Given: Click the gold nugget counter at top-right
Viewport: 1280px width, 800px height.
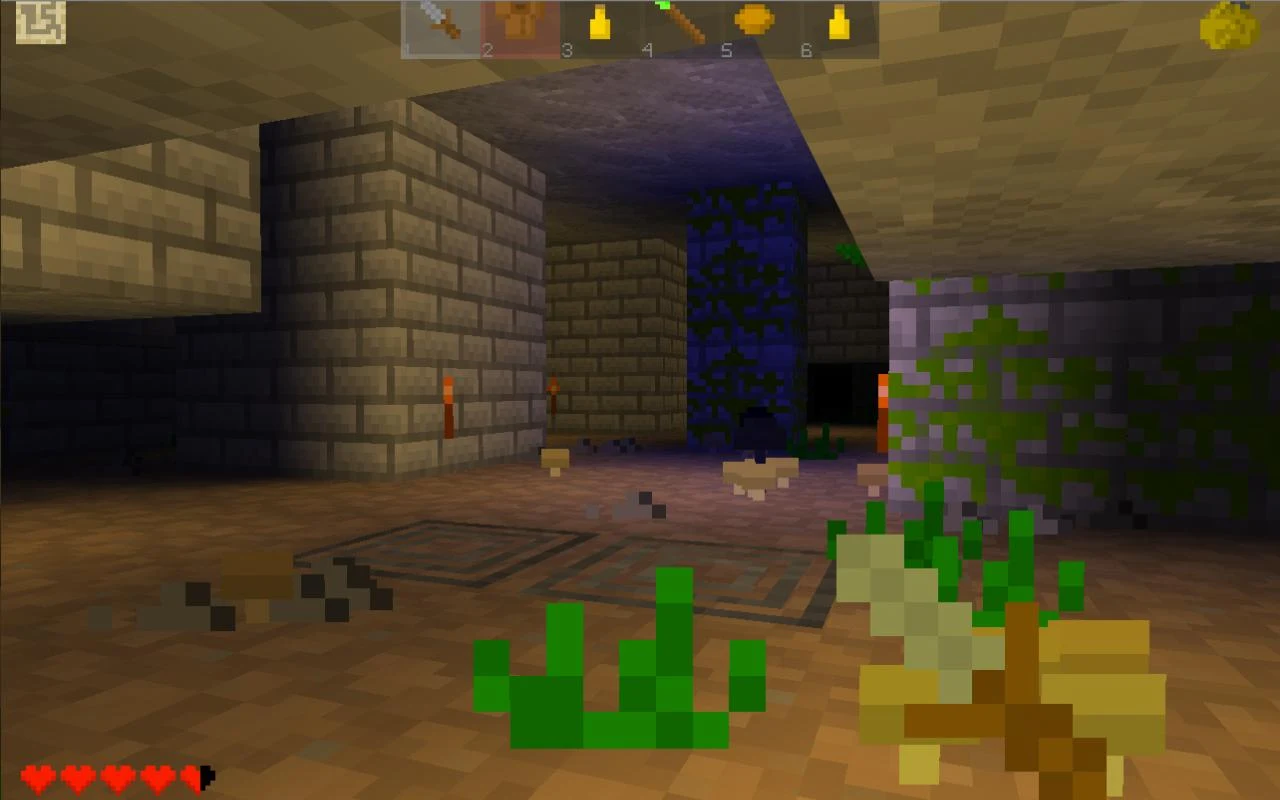Looking at the screenshot, I should pos(1228,24).
